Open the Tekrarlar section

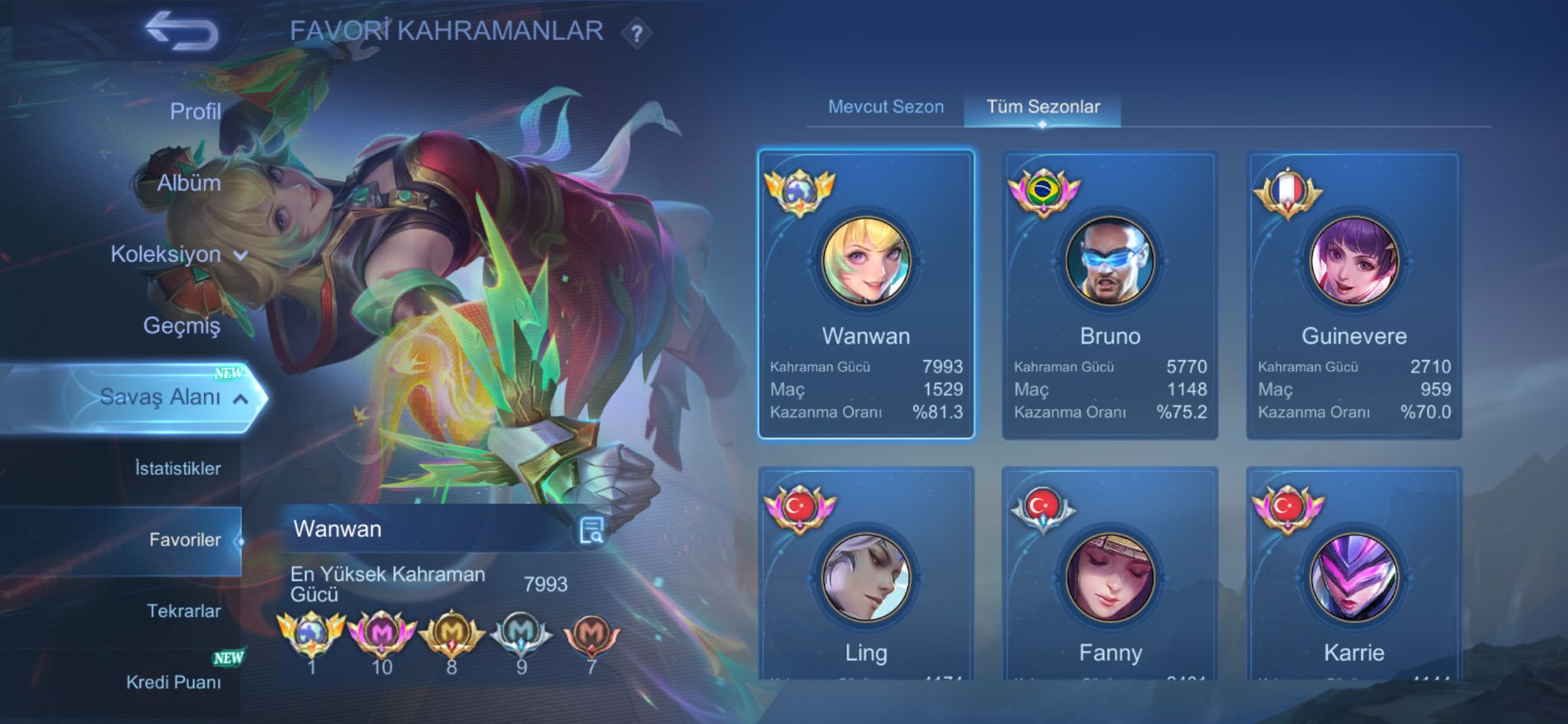point(184,611)
